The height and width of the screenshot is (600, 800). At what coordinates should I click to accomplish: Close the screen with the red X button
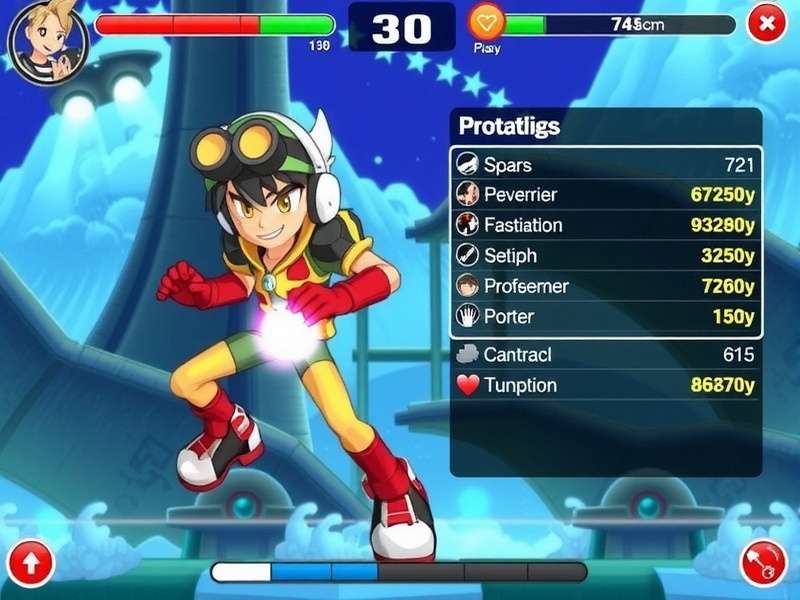click(766, 23)
